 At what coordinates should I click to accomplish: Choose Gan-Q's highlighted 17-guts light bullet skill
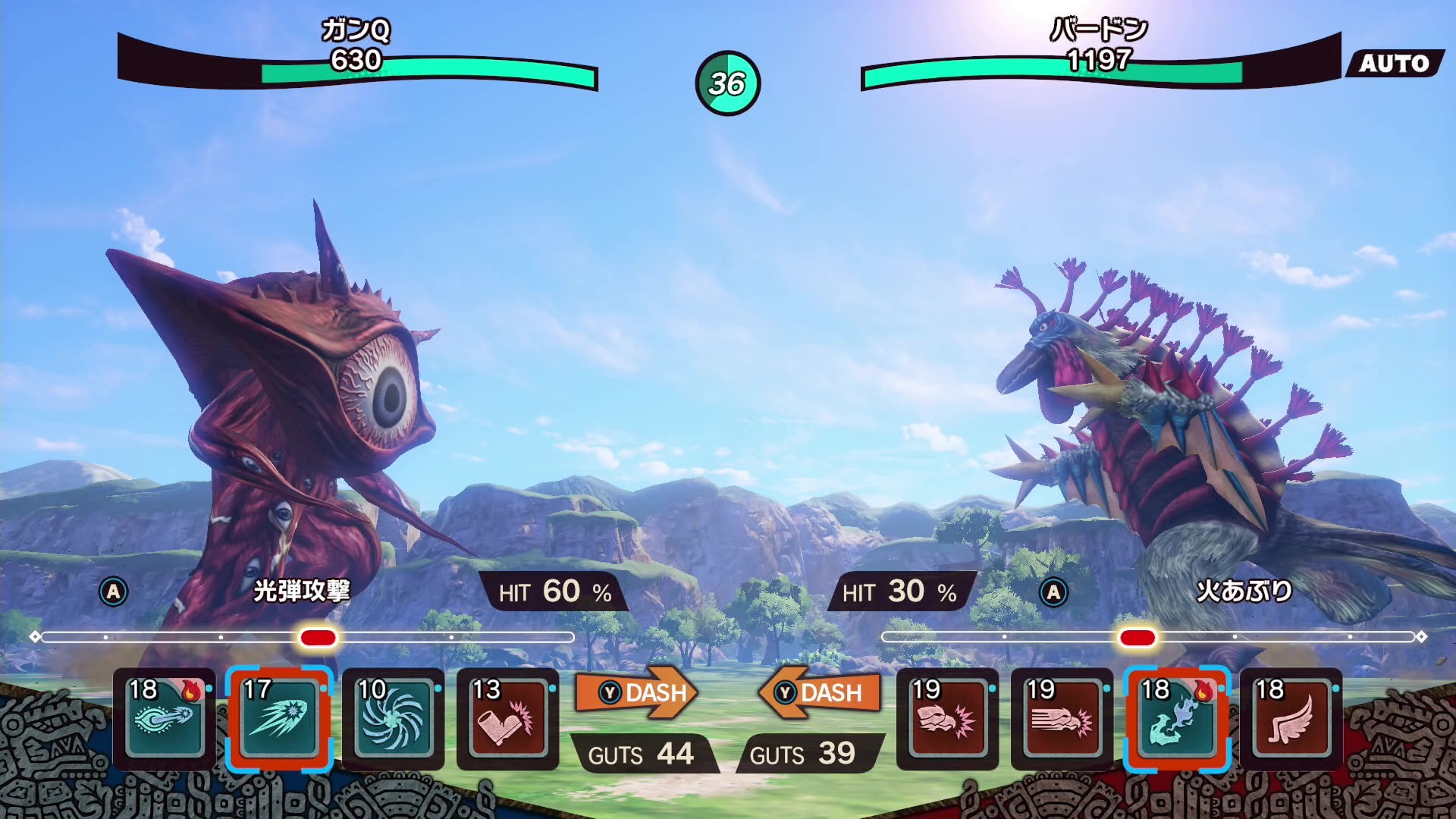coord(279,718)
